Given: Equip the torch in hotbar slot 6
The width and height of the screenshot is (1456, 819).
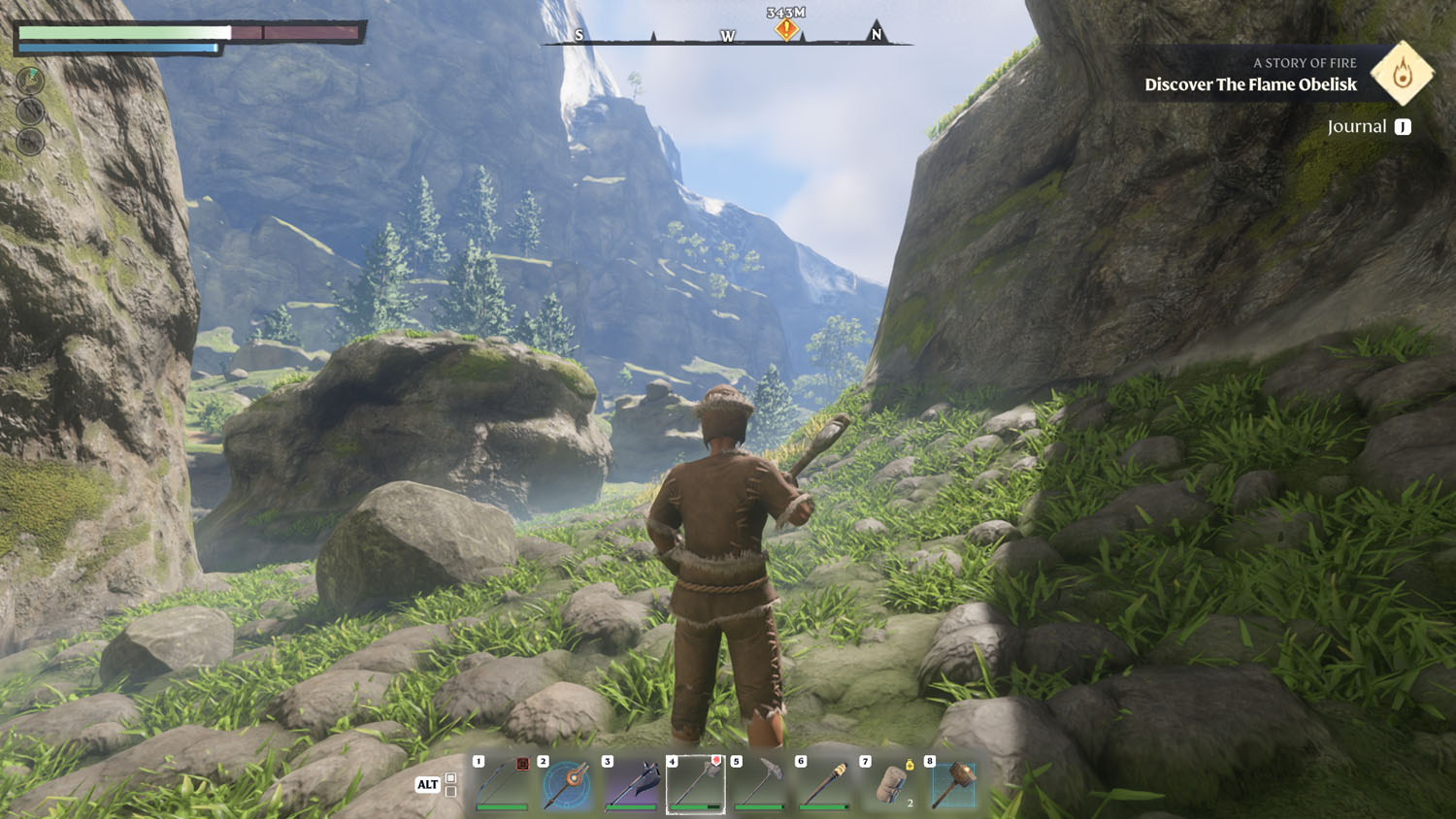Looking at the screenshot, I should 824,784.
